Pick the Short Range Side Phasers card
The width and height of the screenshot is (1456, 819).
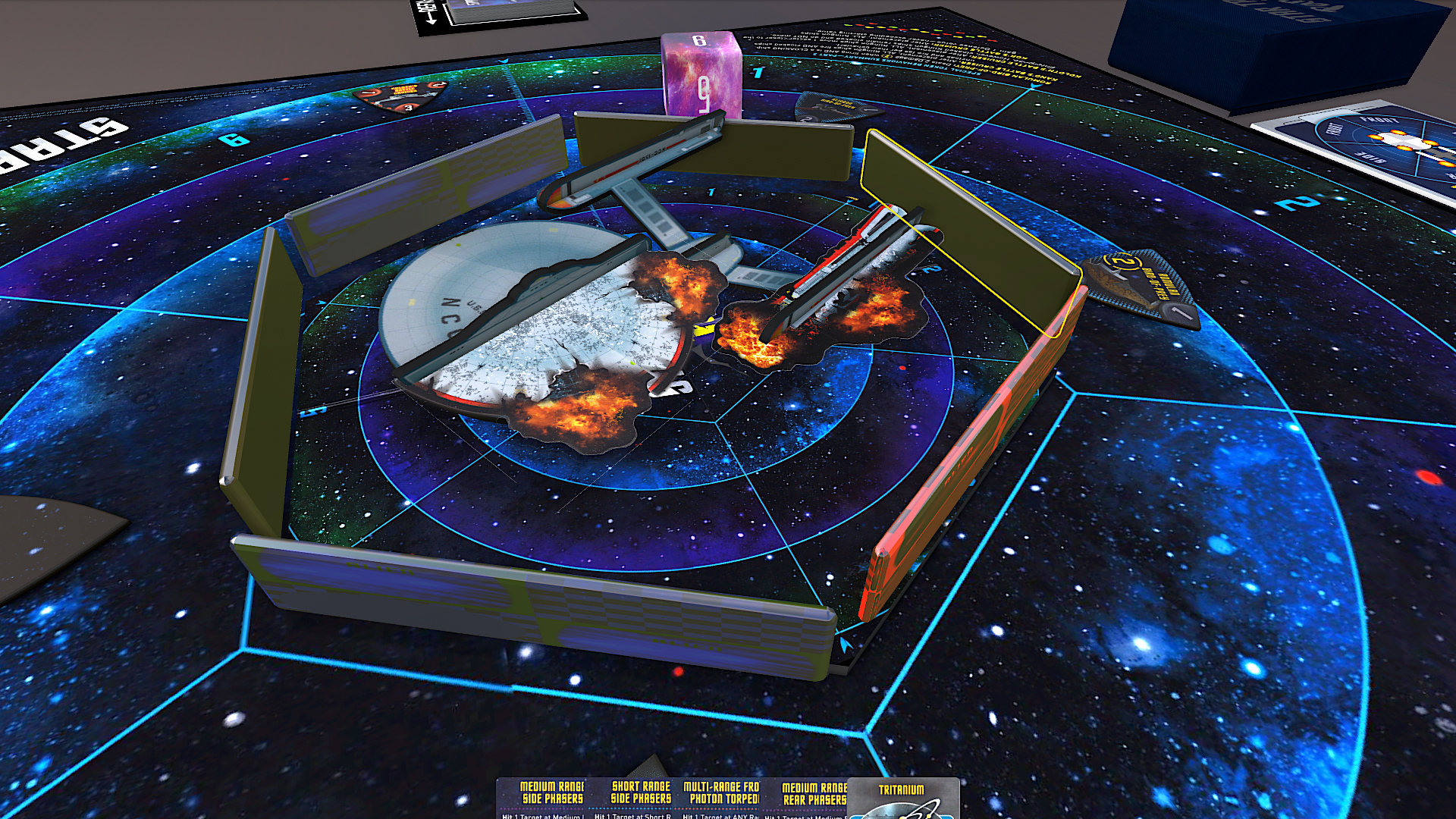coord(640,798)
